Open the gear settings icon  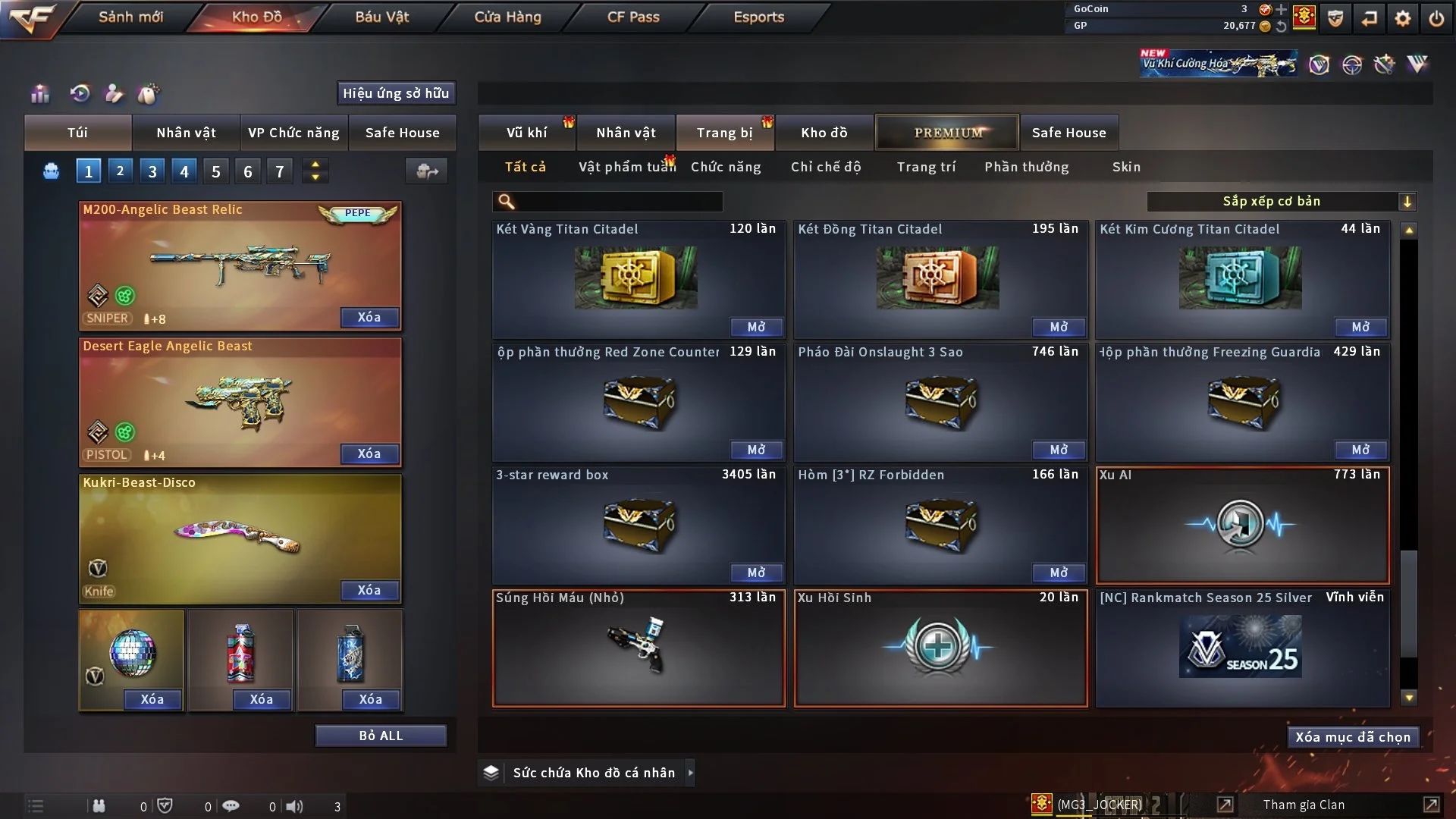tap(1403, 18)
